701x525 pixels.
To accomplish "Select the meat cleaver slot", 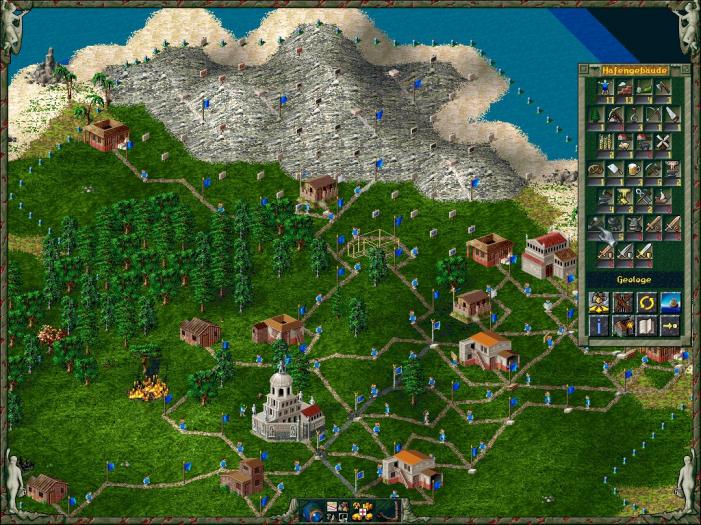I will click(x=613, y=169).
